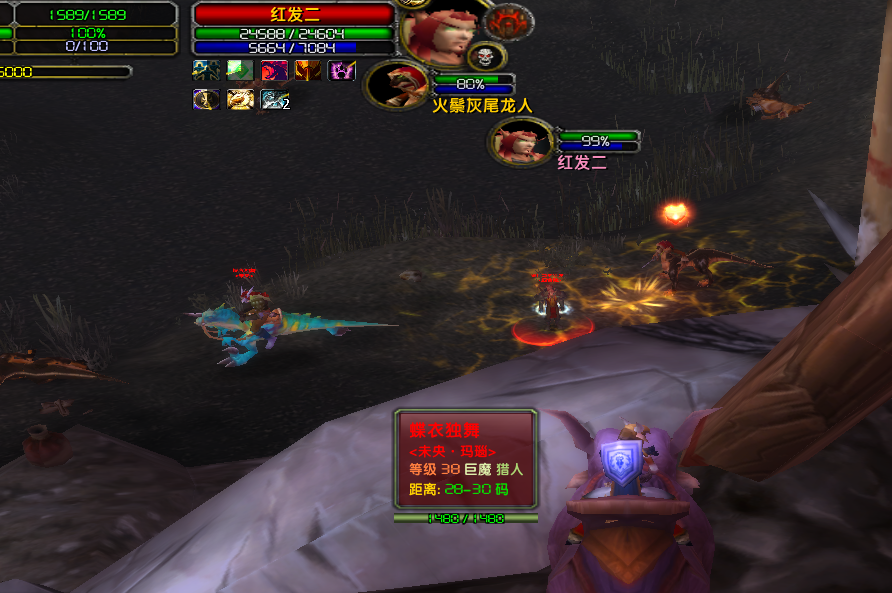Inspect the red dragon buff icon
The width and height of the screenshot is (892, 593).
(274, 70)
